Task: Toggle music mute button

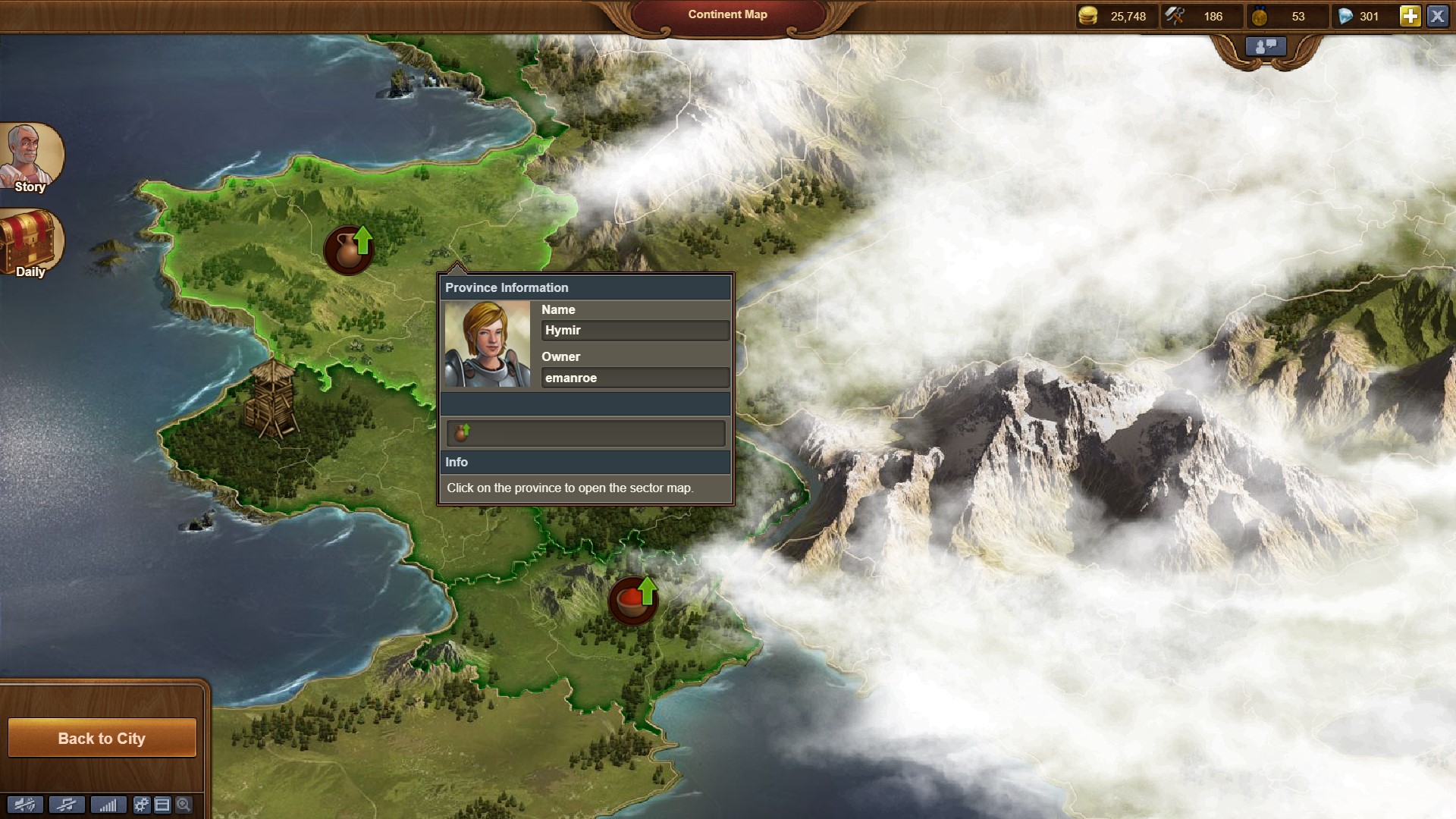Action: 67,805
